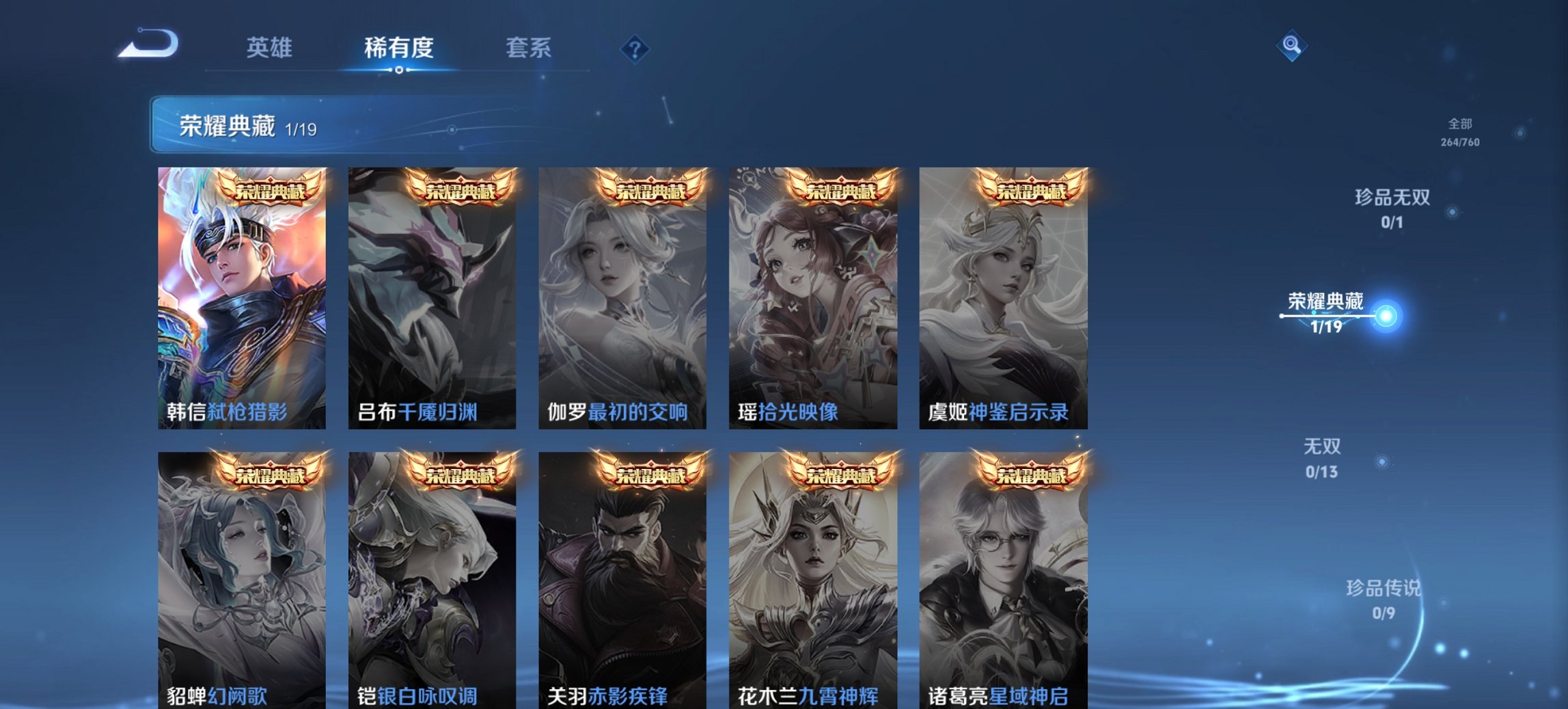Viewport: 1568px width, 709px height.
Task: Select the 稀有度 tab
Action: coord(400,48)
